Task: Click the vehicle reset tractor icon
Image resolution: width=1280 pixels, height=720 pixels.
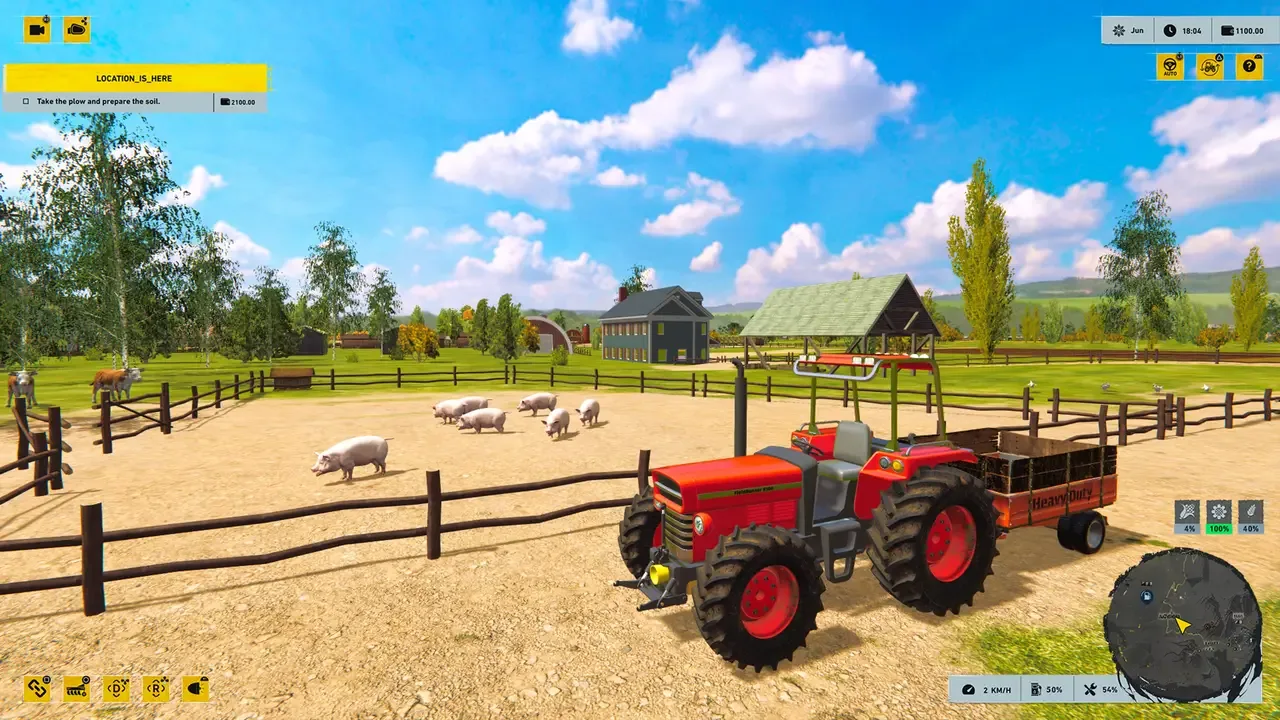Action: 1208,66
